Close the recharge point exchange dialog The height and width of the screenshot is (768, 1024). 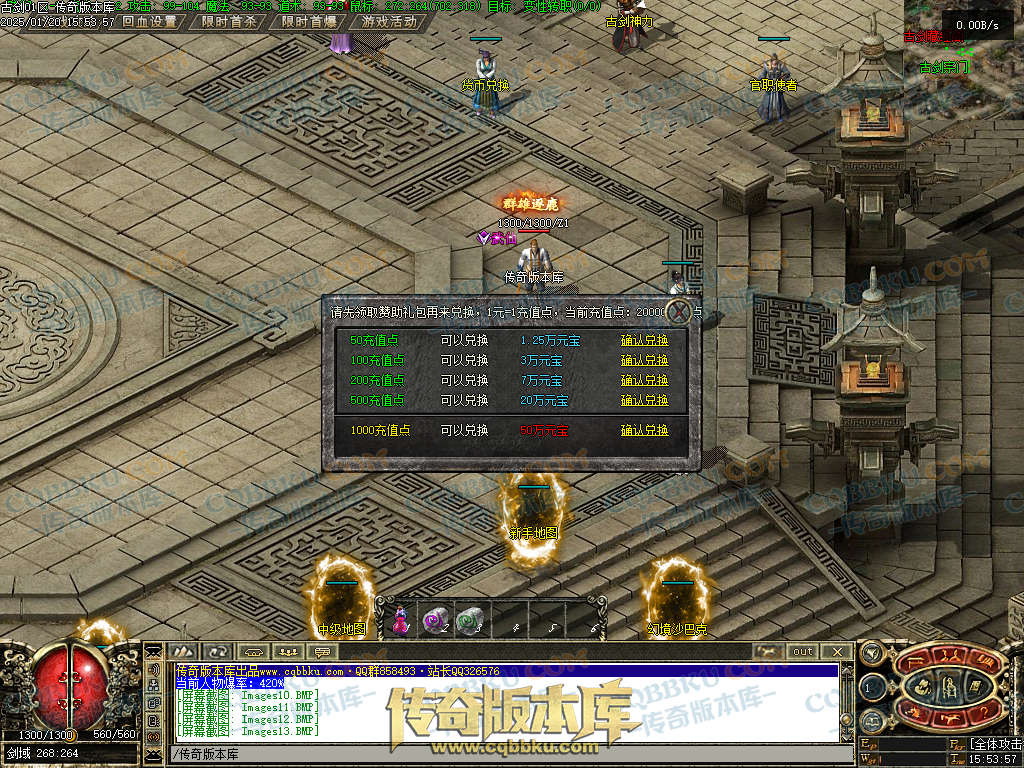[x=680, y=312]
